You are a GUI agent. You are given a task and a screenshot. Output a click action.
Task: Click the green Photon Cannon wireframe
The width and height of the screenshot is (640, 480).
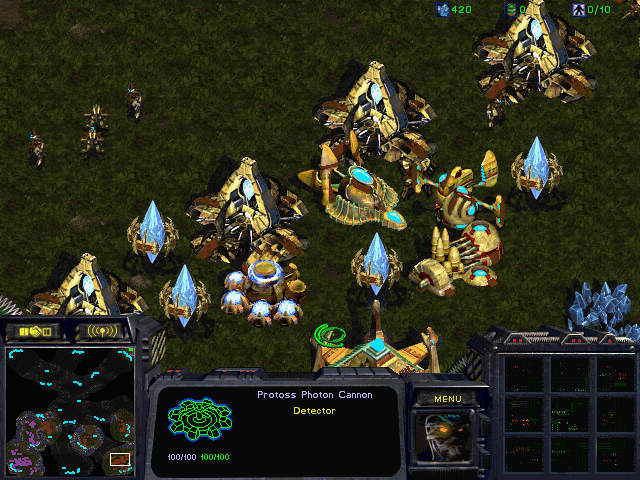pyautogui.click(x=200, y=421)
